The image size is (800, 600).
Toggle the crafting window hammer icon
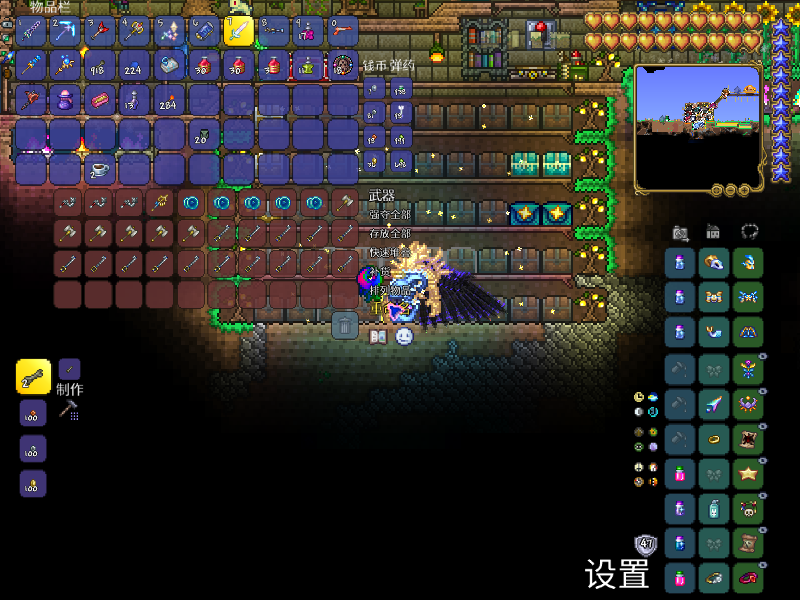(68, 408)
